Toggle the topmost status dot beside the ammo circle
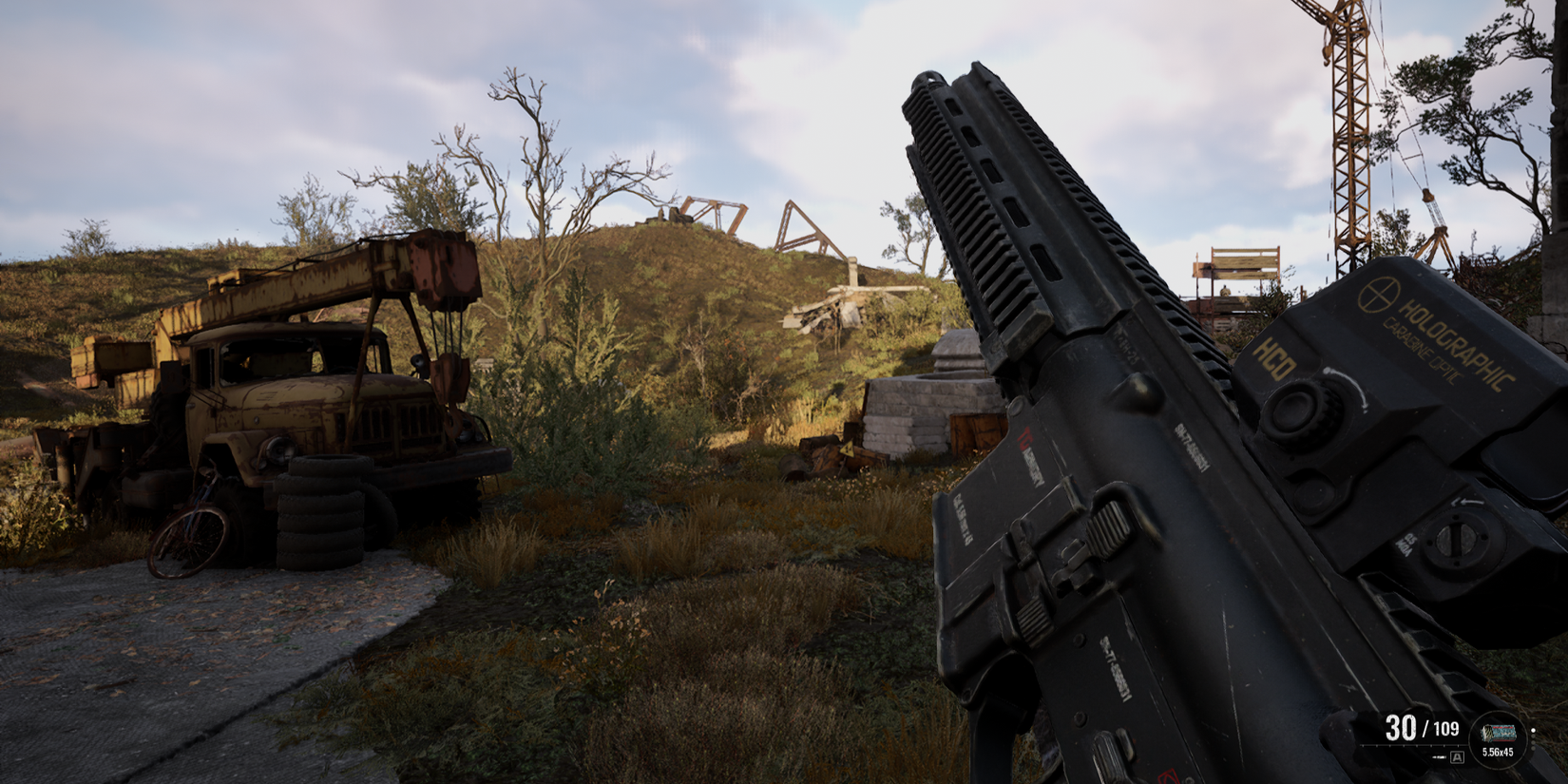The image size is (1568, 784). (x=1533, y=730)
